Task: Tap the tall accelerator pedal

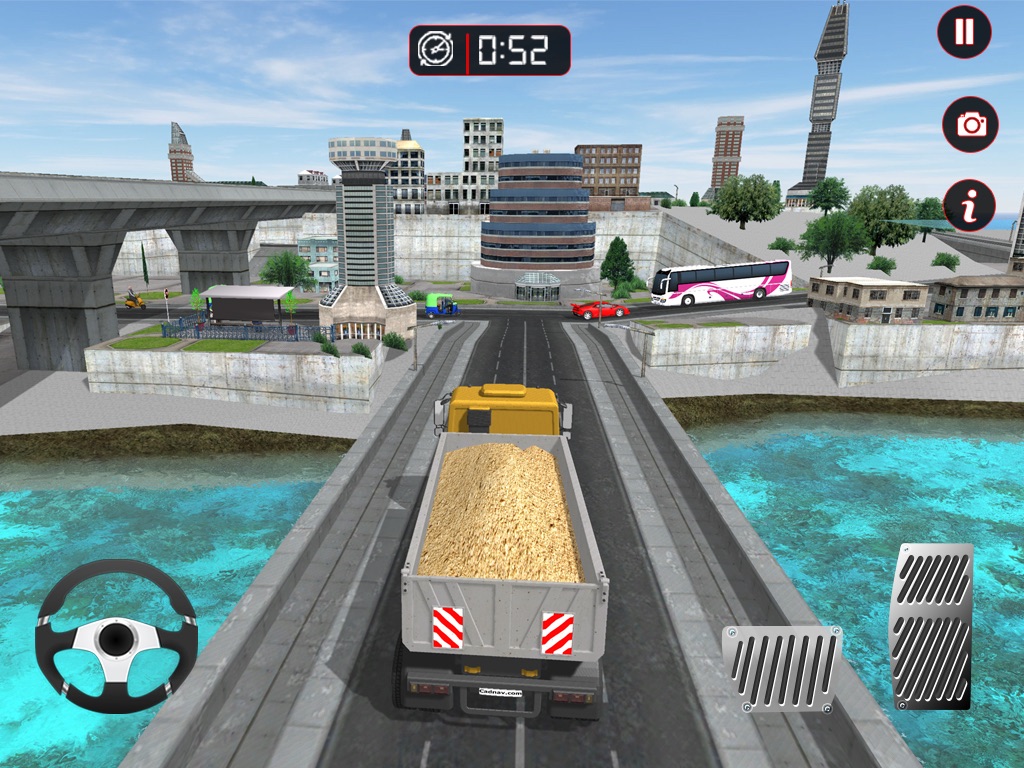Action: [x=931, y=626]
